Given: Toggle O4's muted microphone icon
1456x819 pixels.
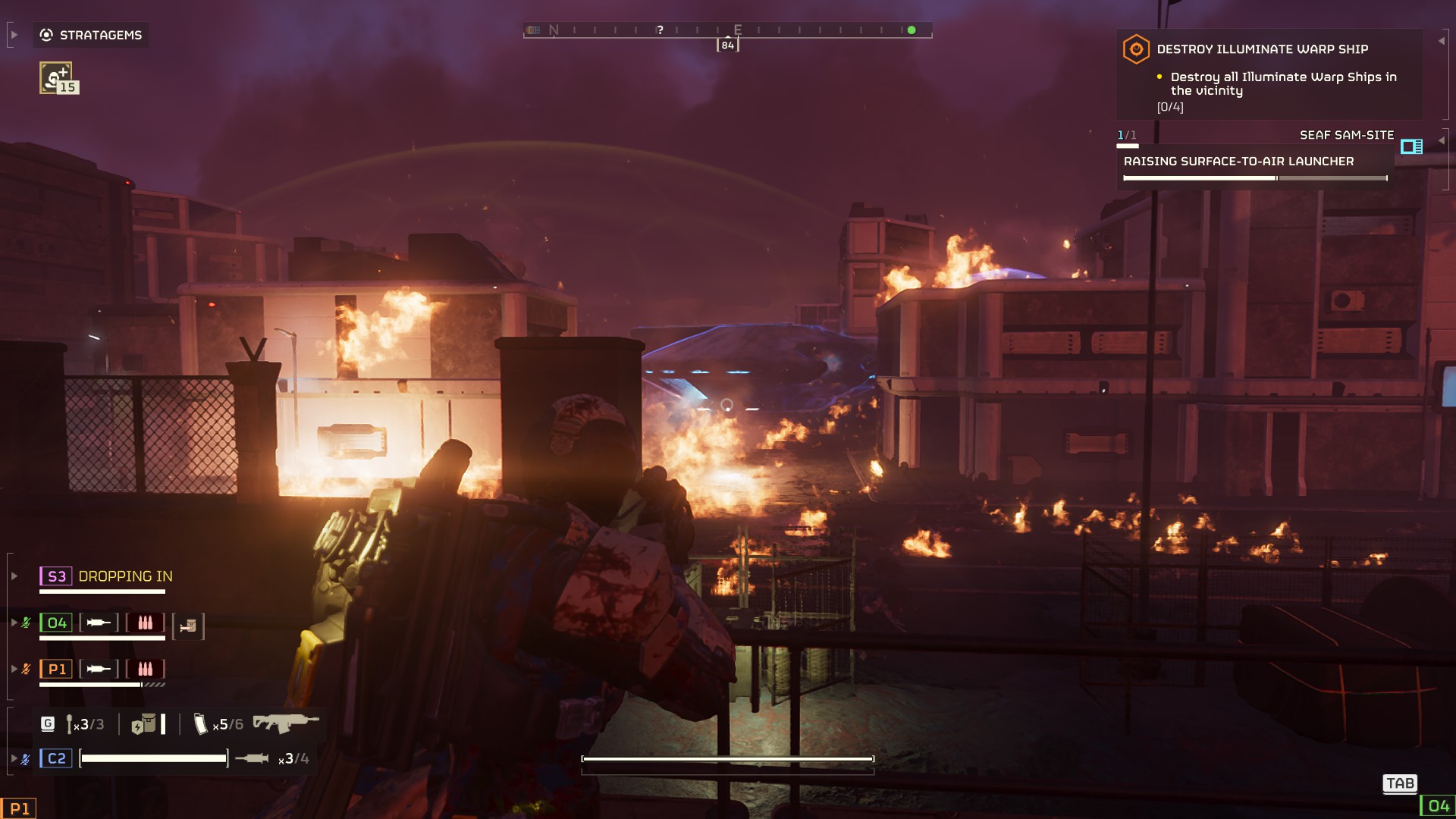Looking at the screenshot, I should (x=26, y=622).
